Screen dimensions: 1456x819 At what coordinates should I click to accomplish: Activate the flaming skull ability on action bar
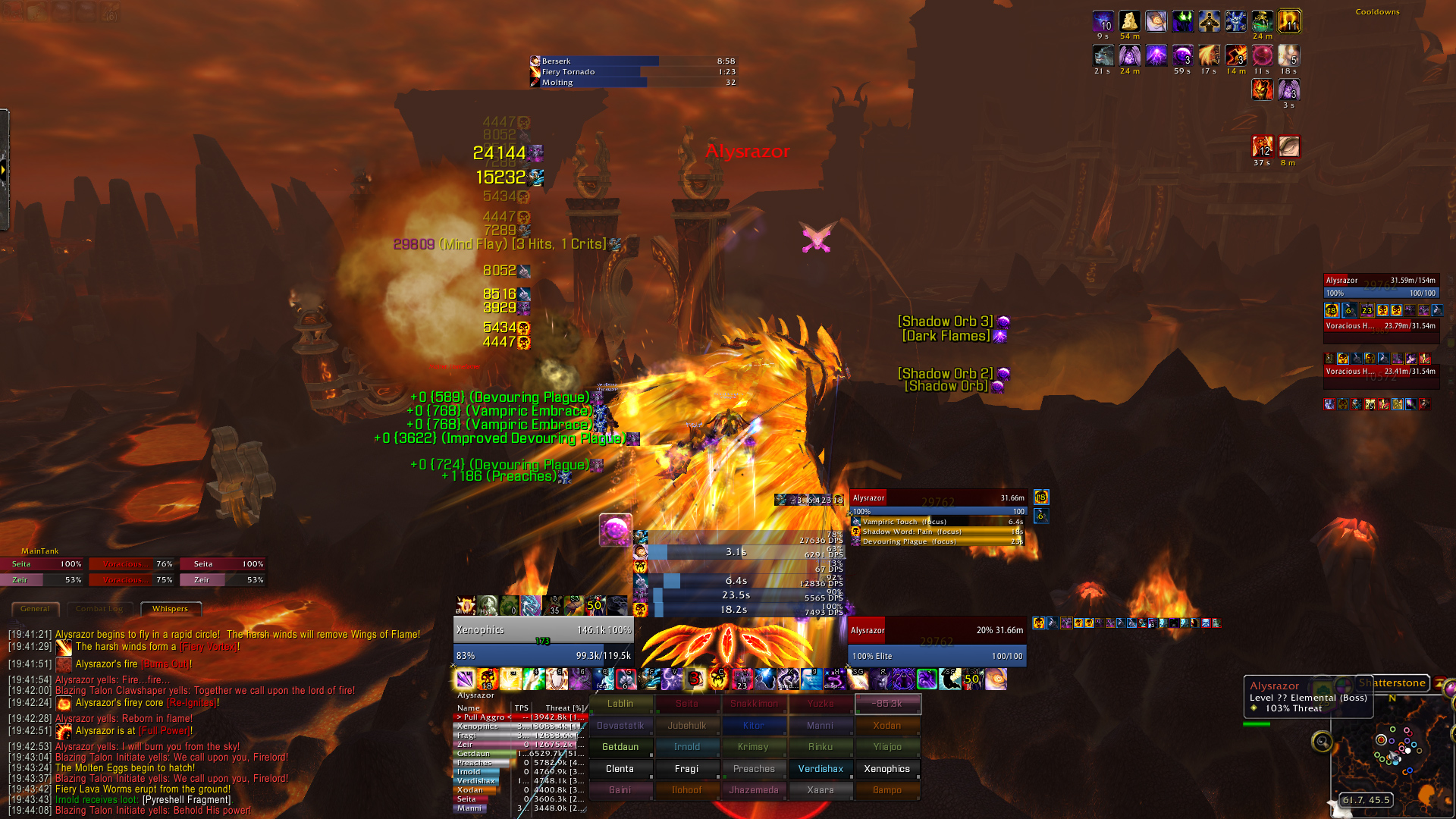point(488,679)
